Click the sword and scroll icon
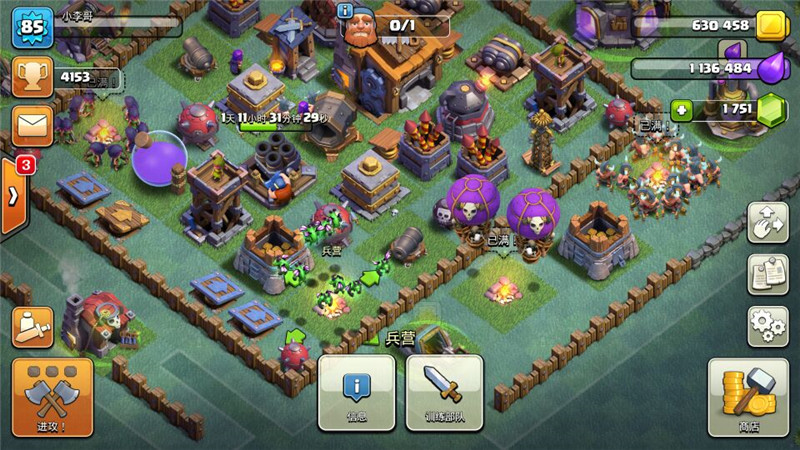The width and height of the screenshot is (800, 450). coord(32,325)
